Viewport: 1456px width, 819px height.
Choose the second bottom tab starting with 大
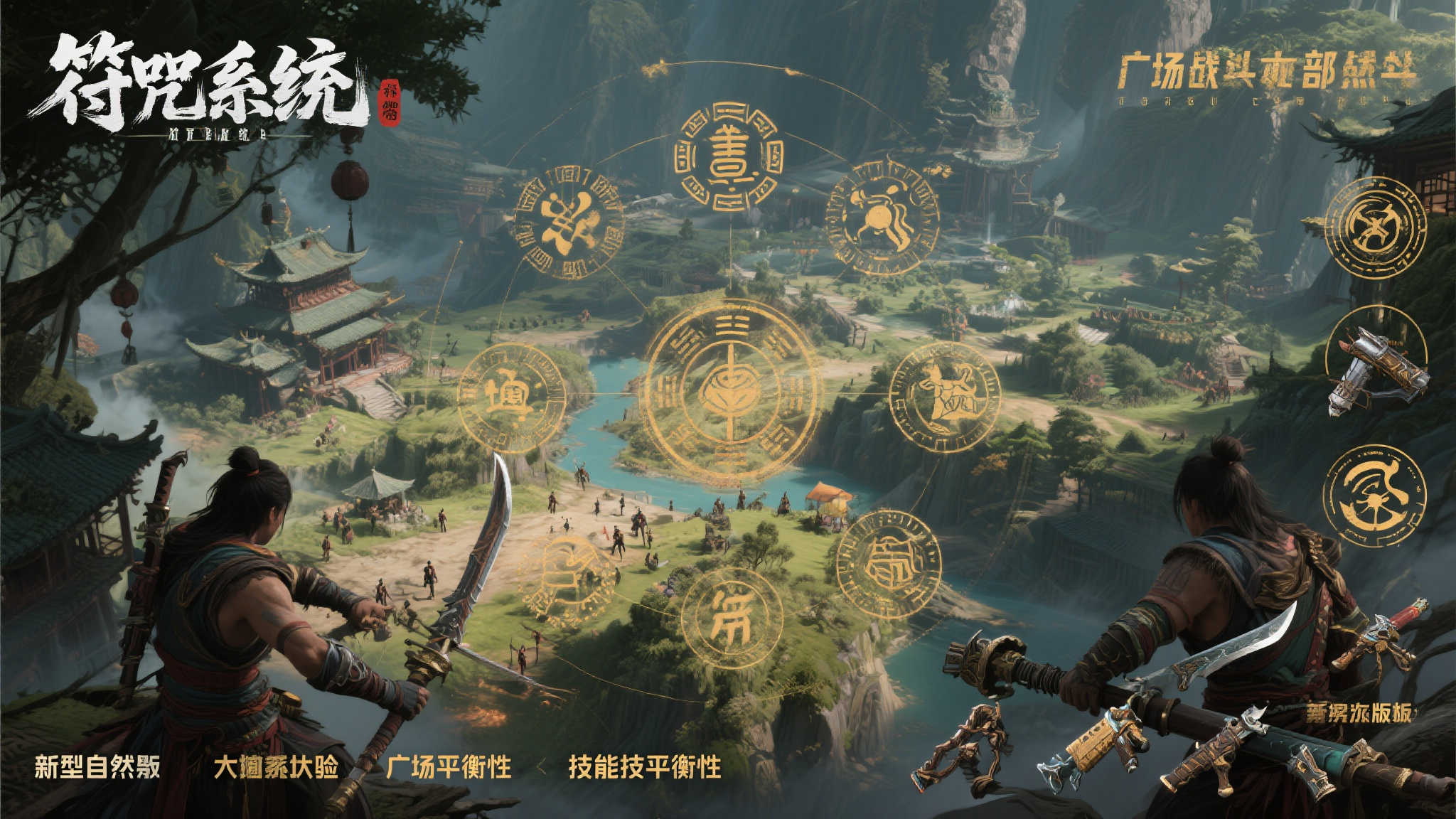click(x=276, y=768)
